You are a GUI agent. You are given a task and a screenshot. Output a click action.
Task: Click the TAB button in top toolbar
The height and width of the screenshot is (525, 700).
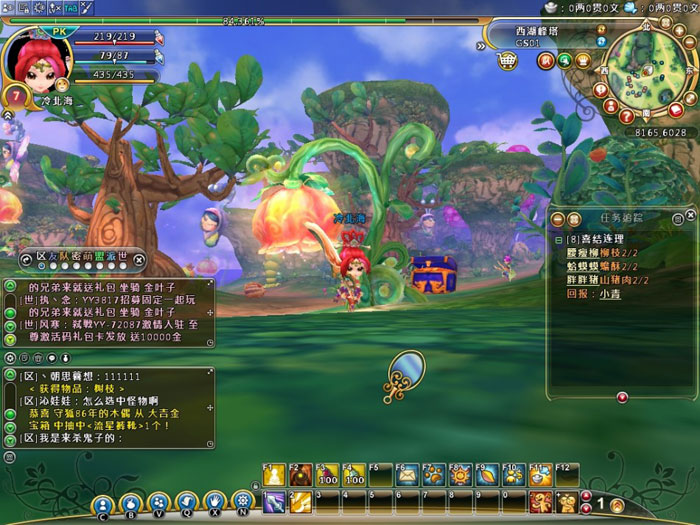coord(71,8)
